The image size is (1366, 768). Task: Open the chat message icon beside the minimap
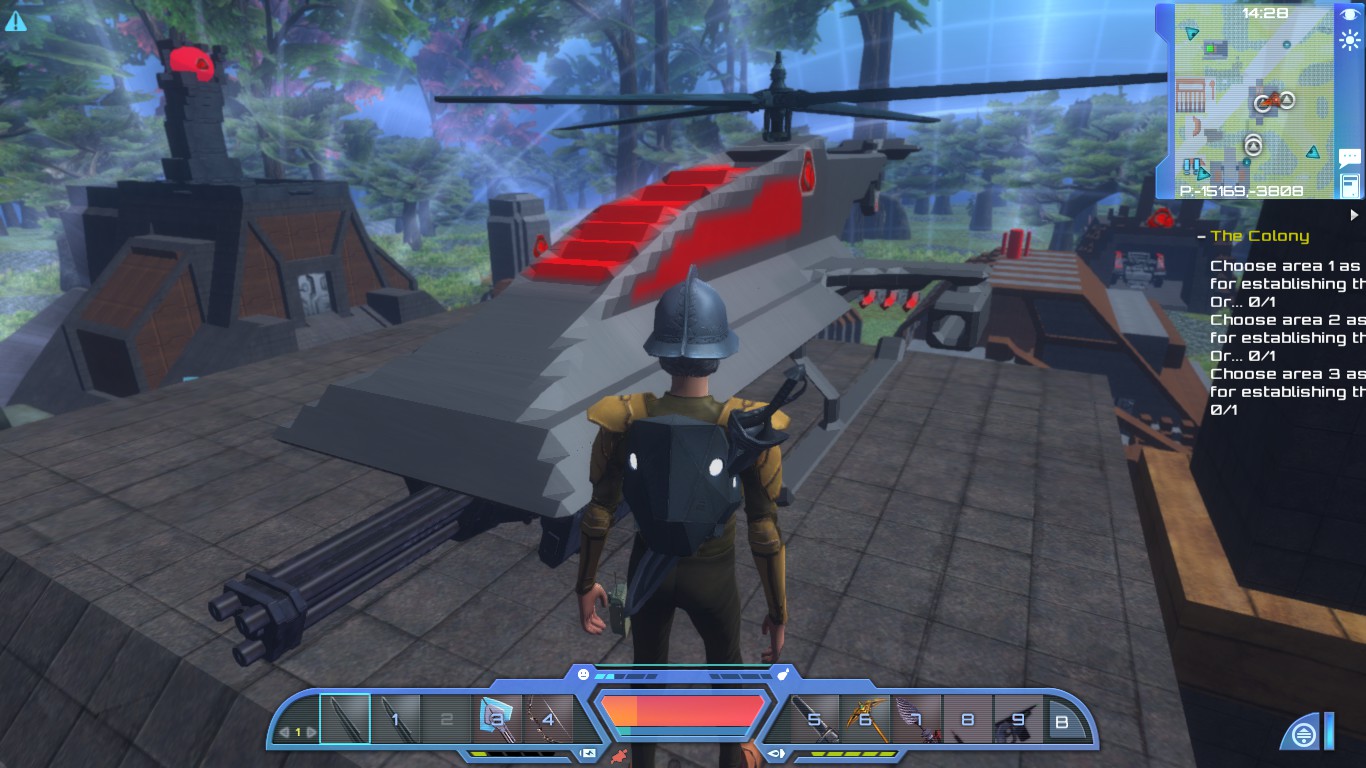click(x=1350, y=156)
